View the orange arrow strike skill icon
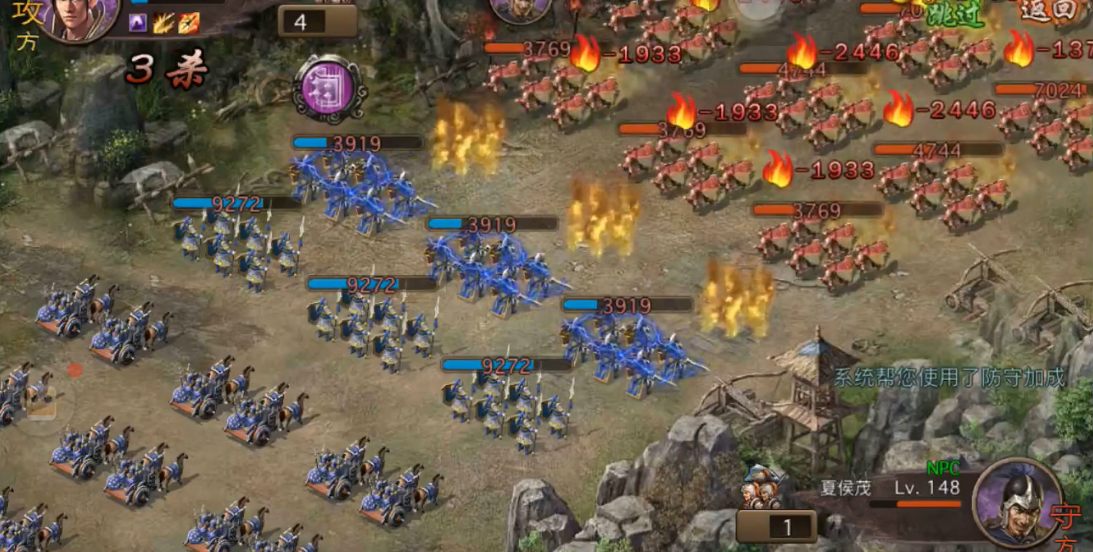1093x552 pixels. click(x=188, y=23)
